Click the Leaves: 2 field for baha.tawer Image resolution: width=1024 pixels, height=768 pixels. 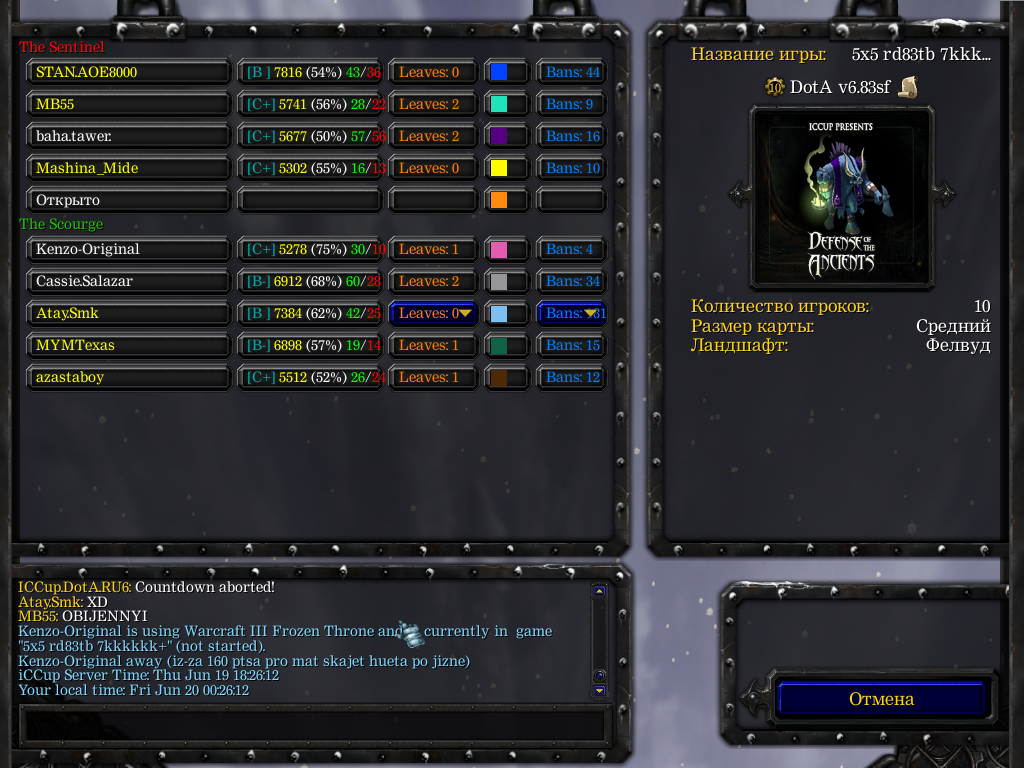[x=433, y=136]
